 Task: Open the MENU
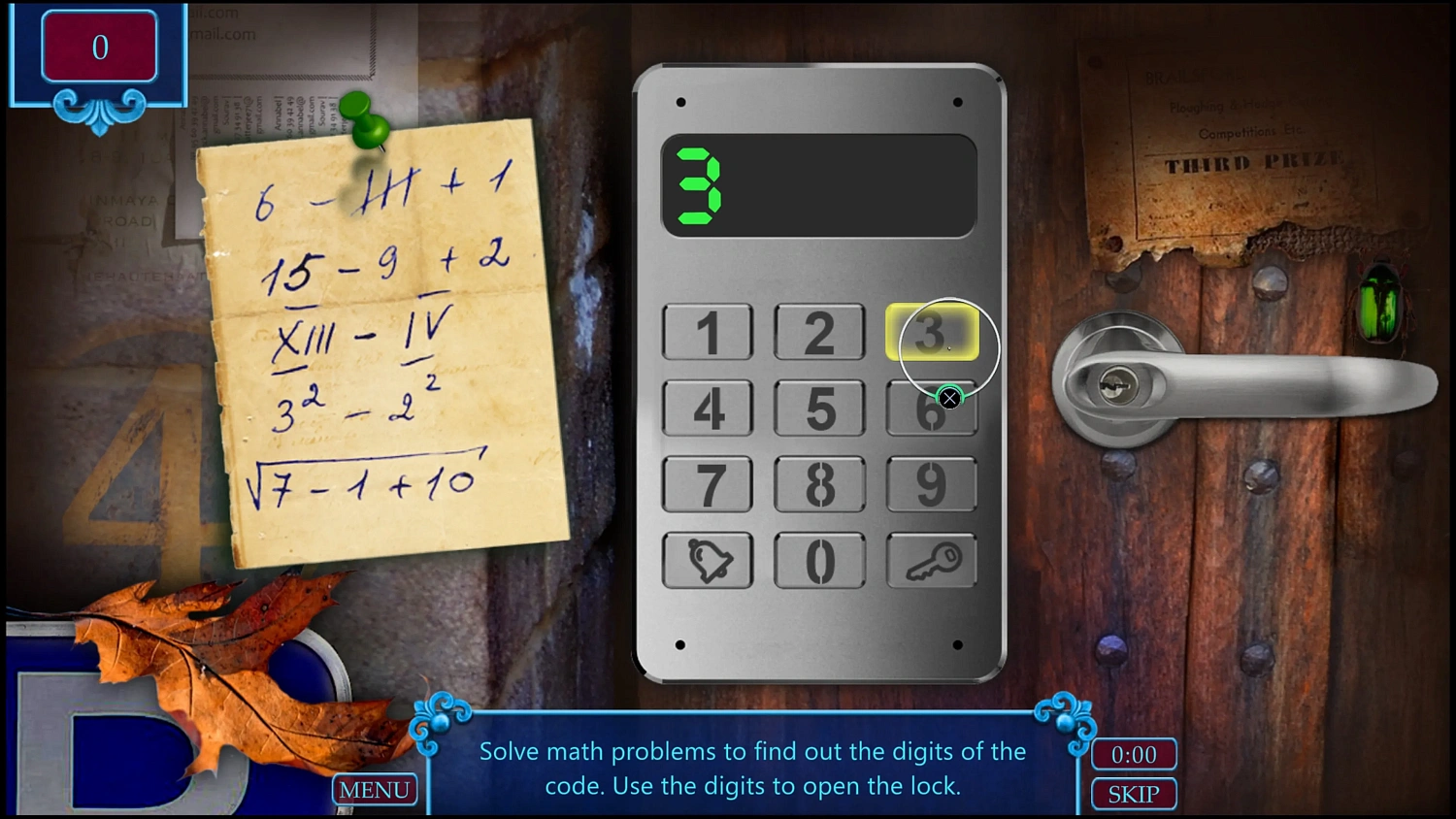[x=375, y=790]
